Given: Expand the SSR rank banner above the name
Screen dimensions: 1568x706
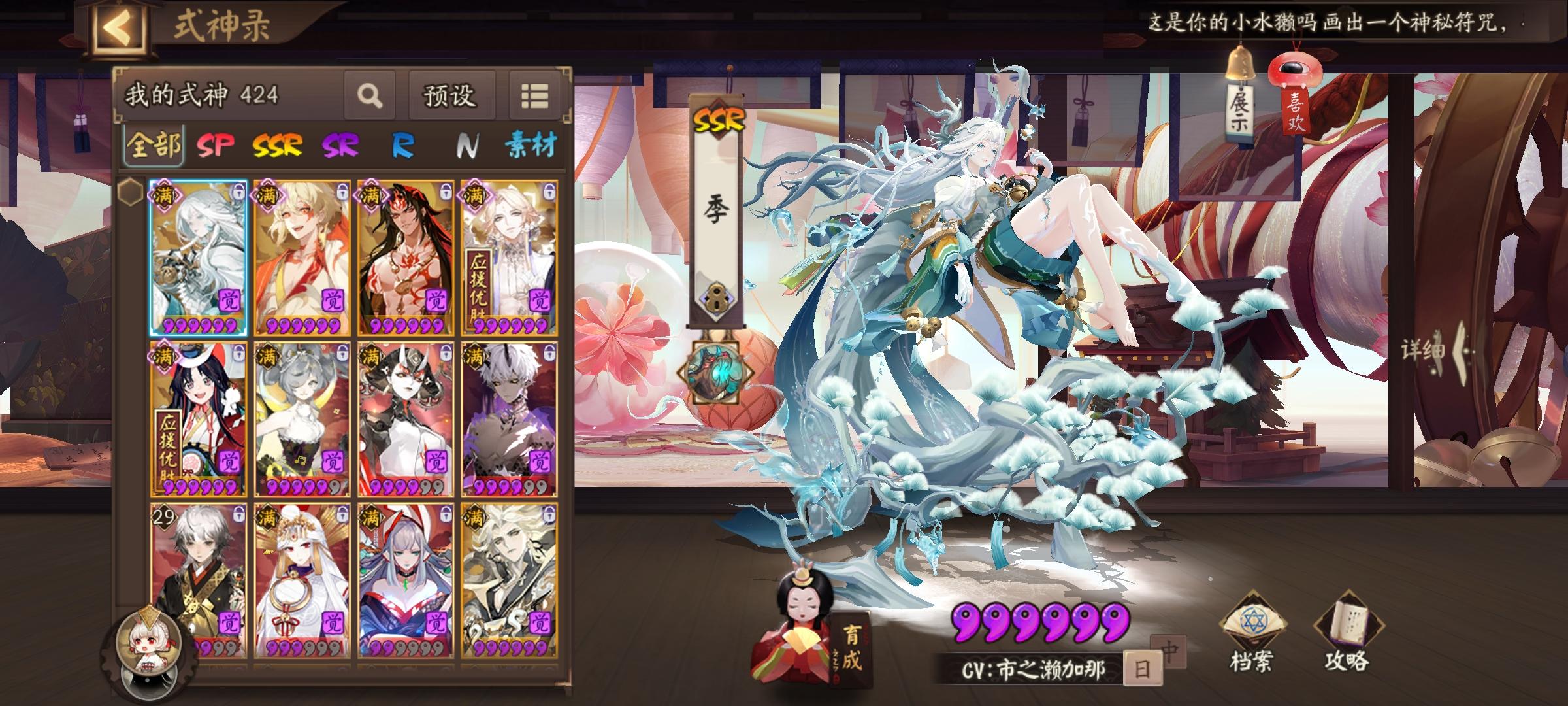Looking at the screenshot, I should tap(720, 119).
